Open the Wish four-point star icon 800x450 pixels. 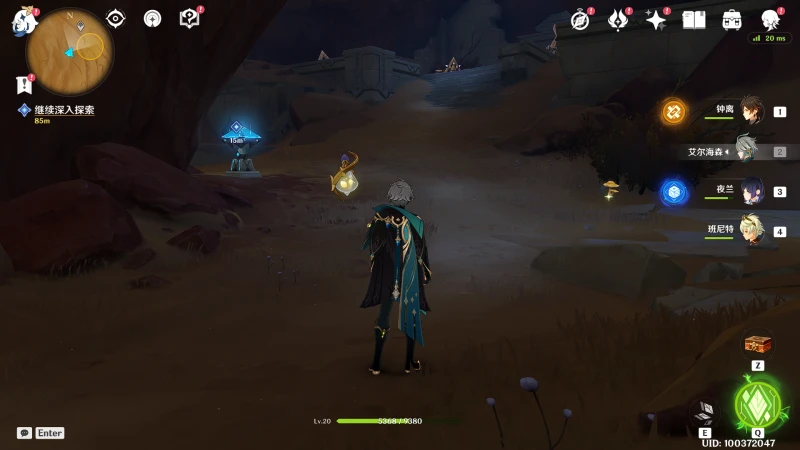[656, 20]
